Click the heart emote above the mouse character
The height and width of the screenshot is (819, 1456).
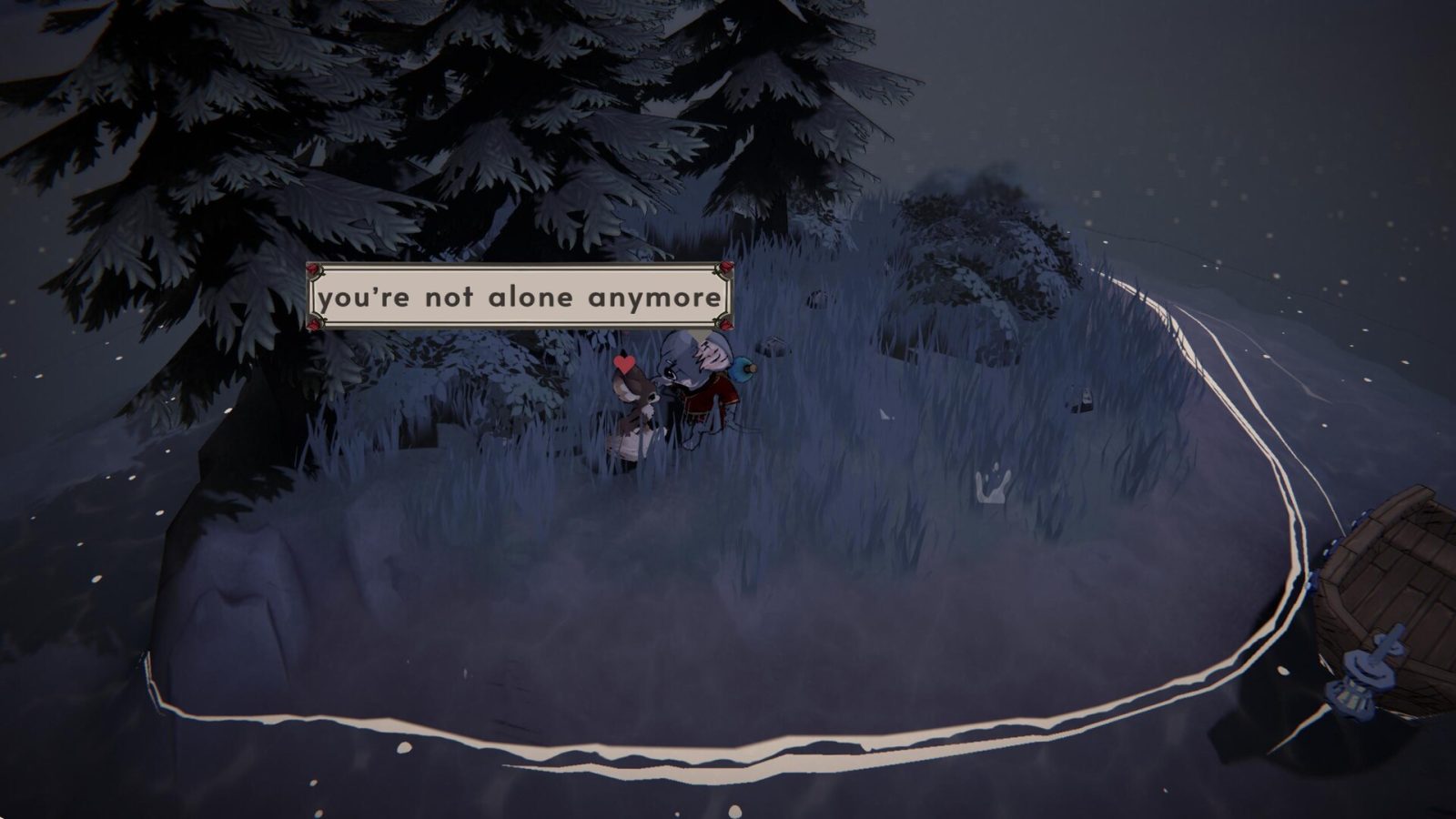coord(624,362)
